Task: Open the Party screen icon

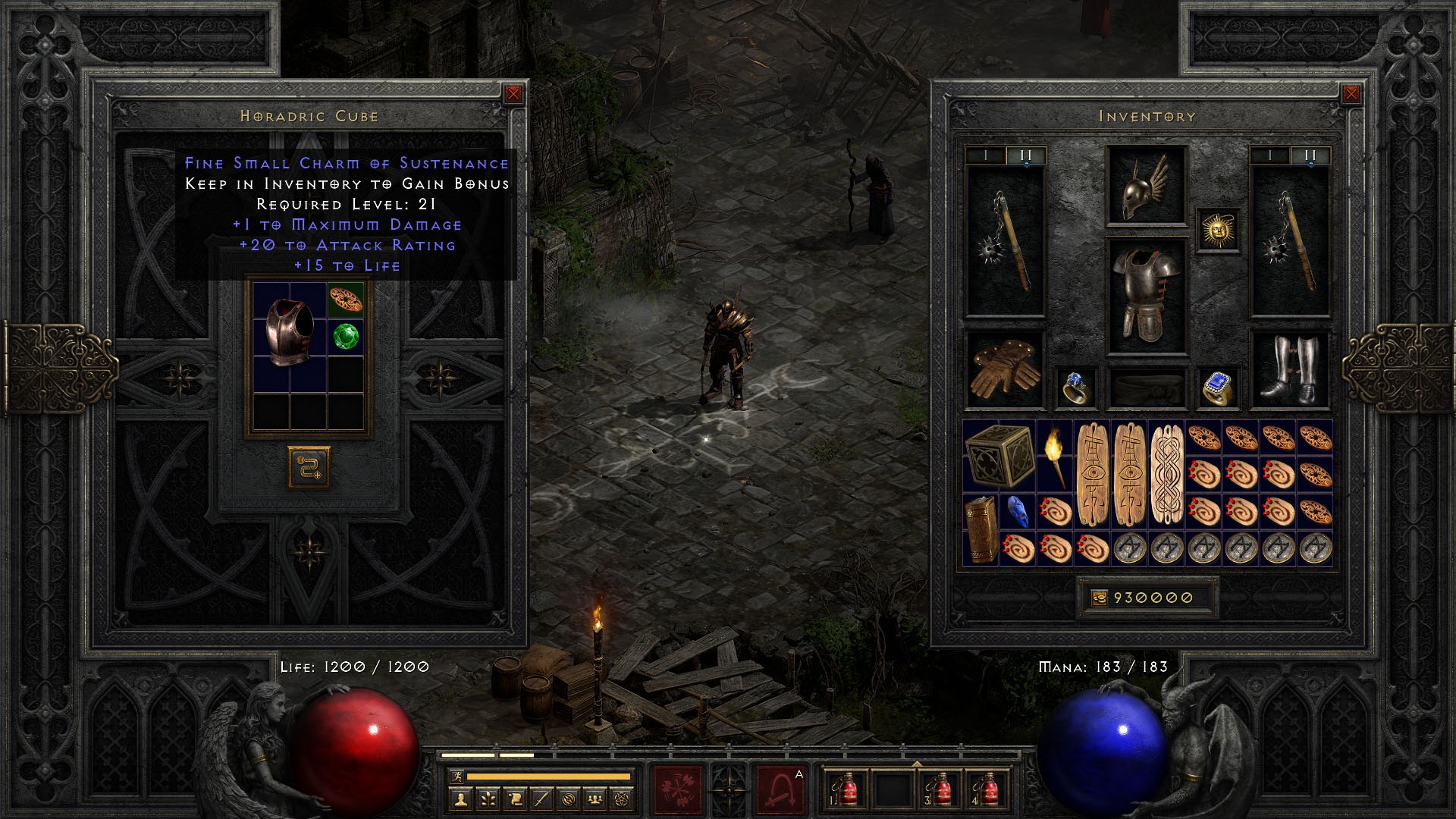Action: pyautogui.click(x=595, y=800)
